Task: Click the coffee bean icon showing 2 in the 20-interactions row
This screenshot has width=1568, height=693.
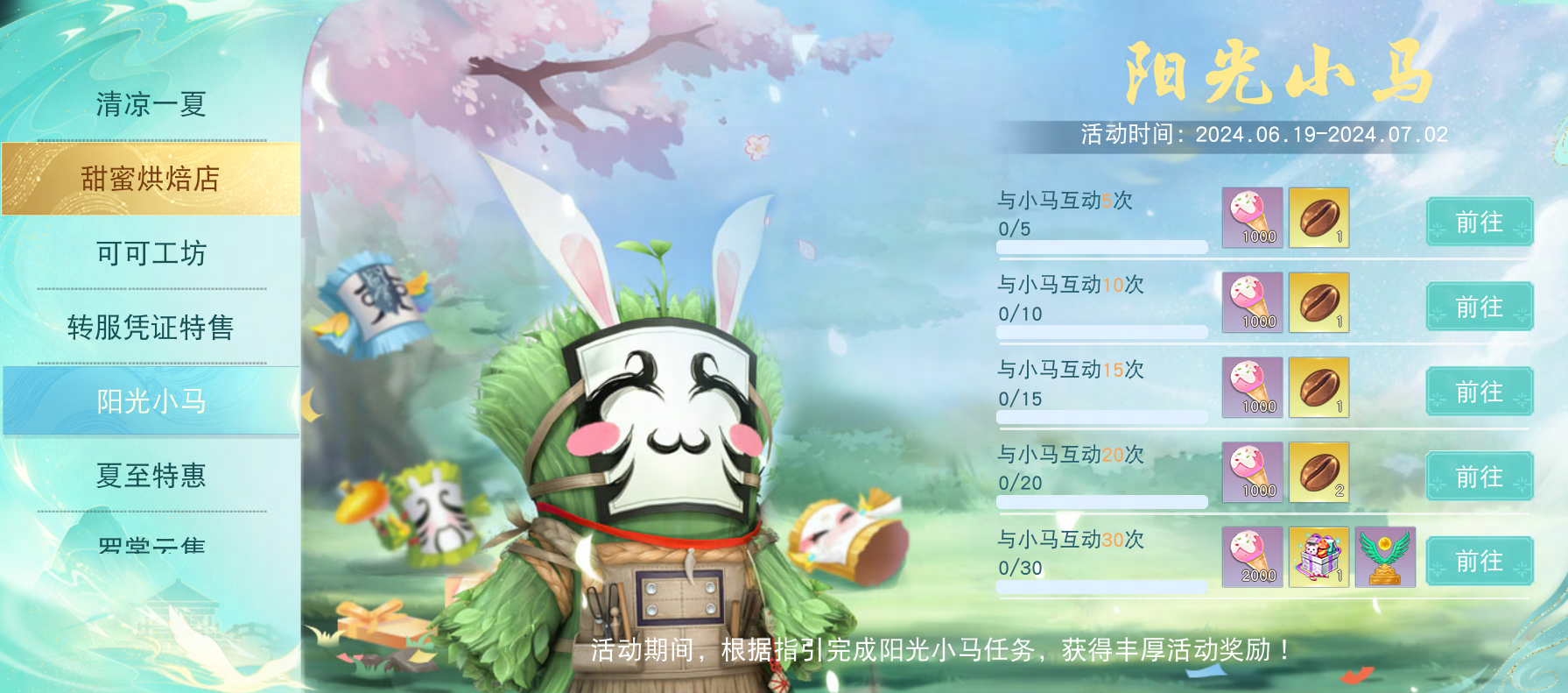Action: [1318, 474]
